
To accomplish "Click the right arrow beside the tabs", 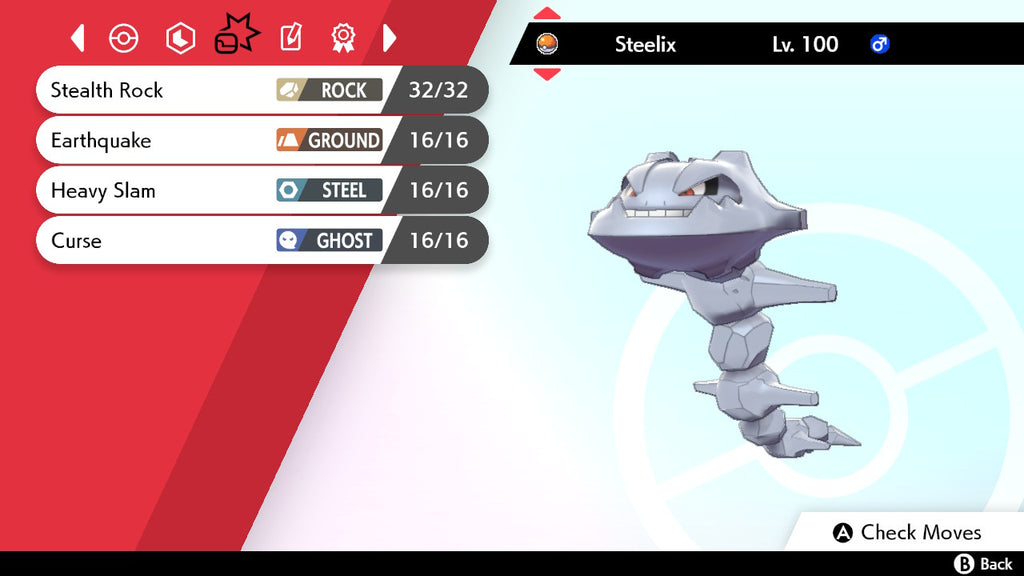I will click(390, 39).
